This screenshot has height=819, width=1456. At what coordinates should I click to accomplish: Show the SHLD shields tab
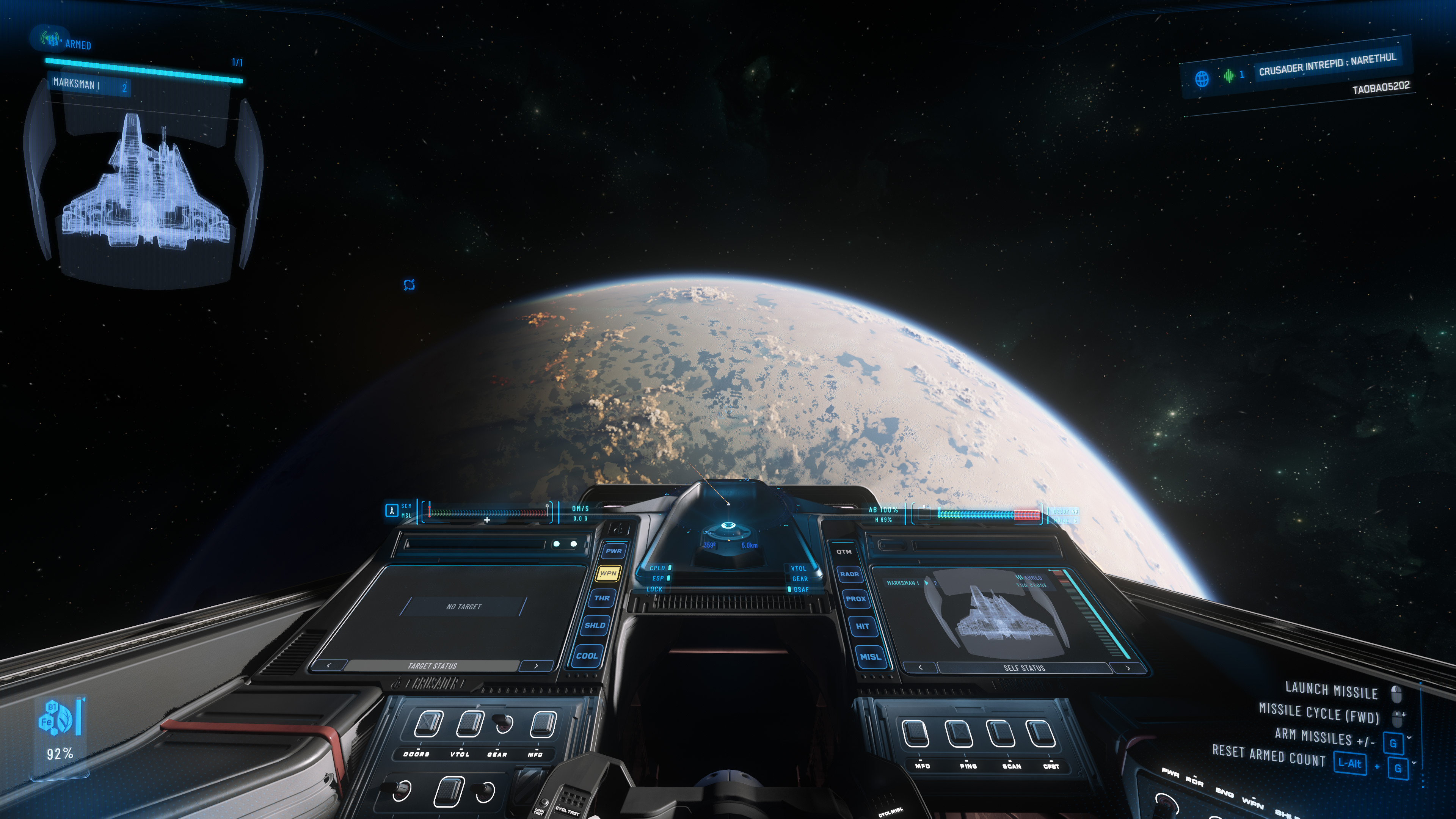[595, 625]
